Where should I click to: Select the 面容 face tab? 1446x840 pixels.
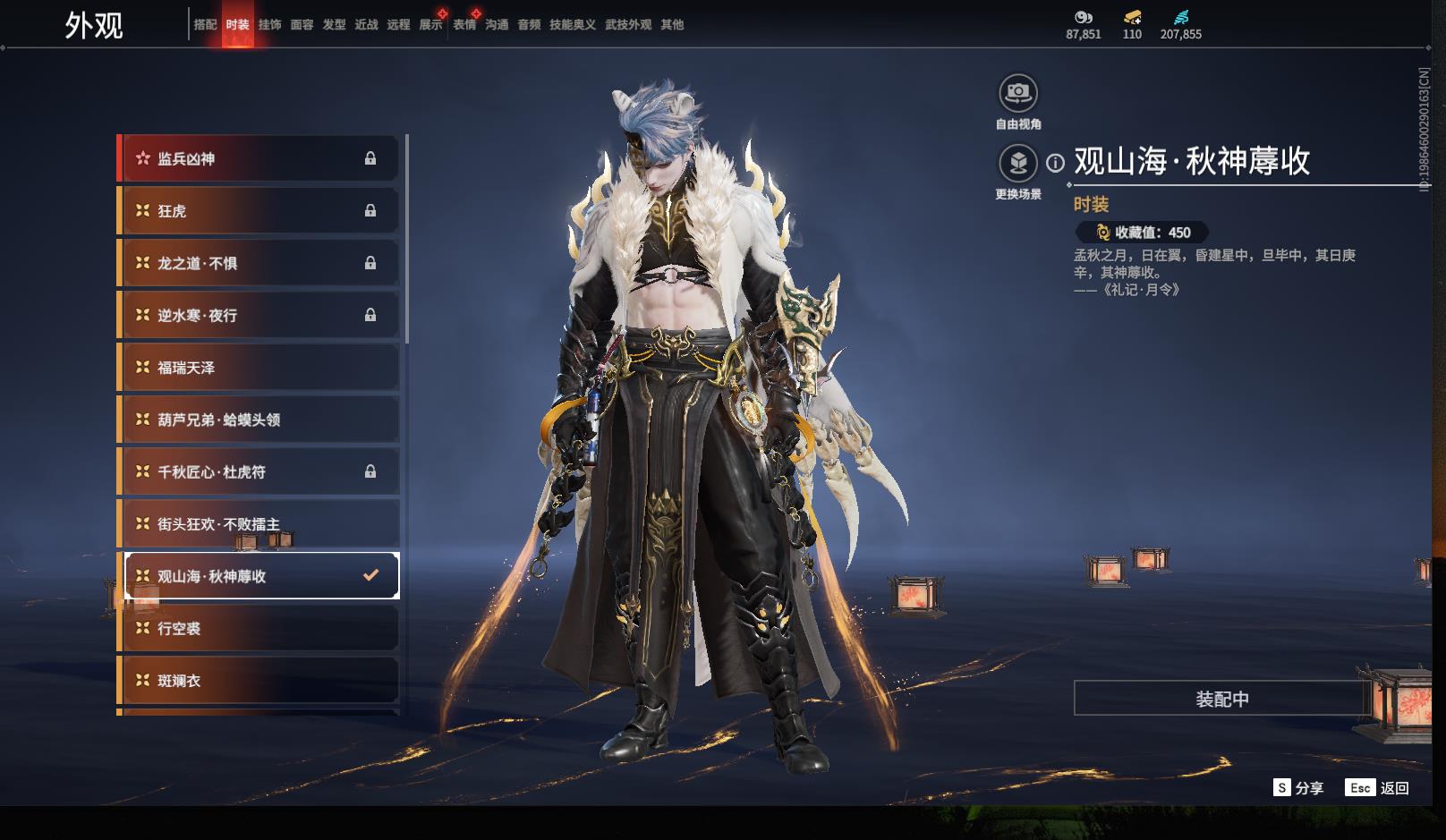tap(302, 25)
